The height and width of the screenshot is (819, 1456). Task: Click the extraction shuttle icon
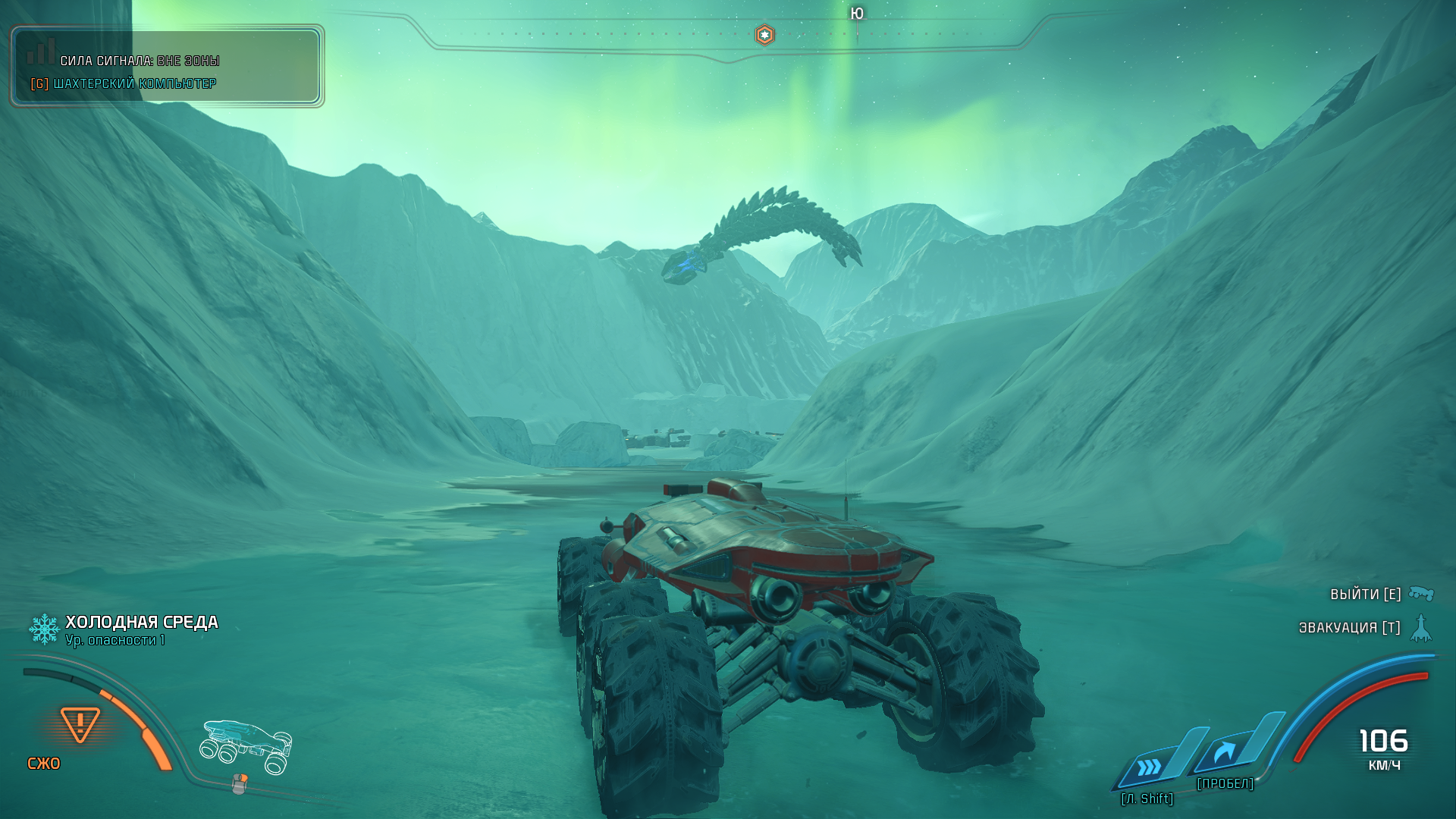tap(1421, 628)
